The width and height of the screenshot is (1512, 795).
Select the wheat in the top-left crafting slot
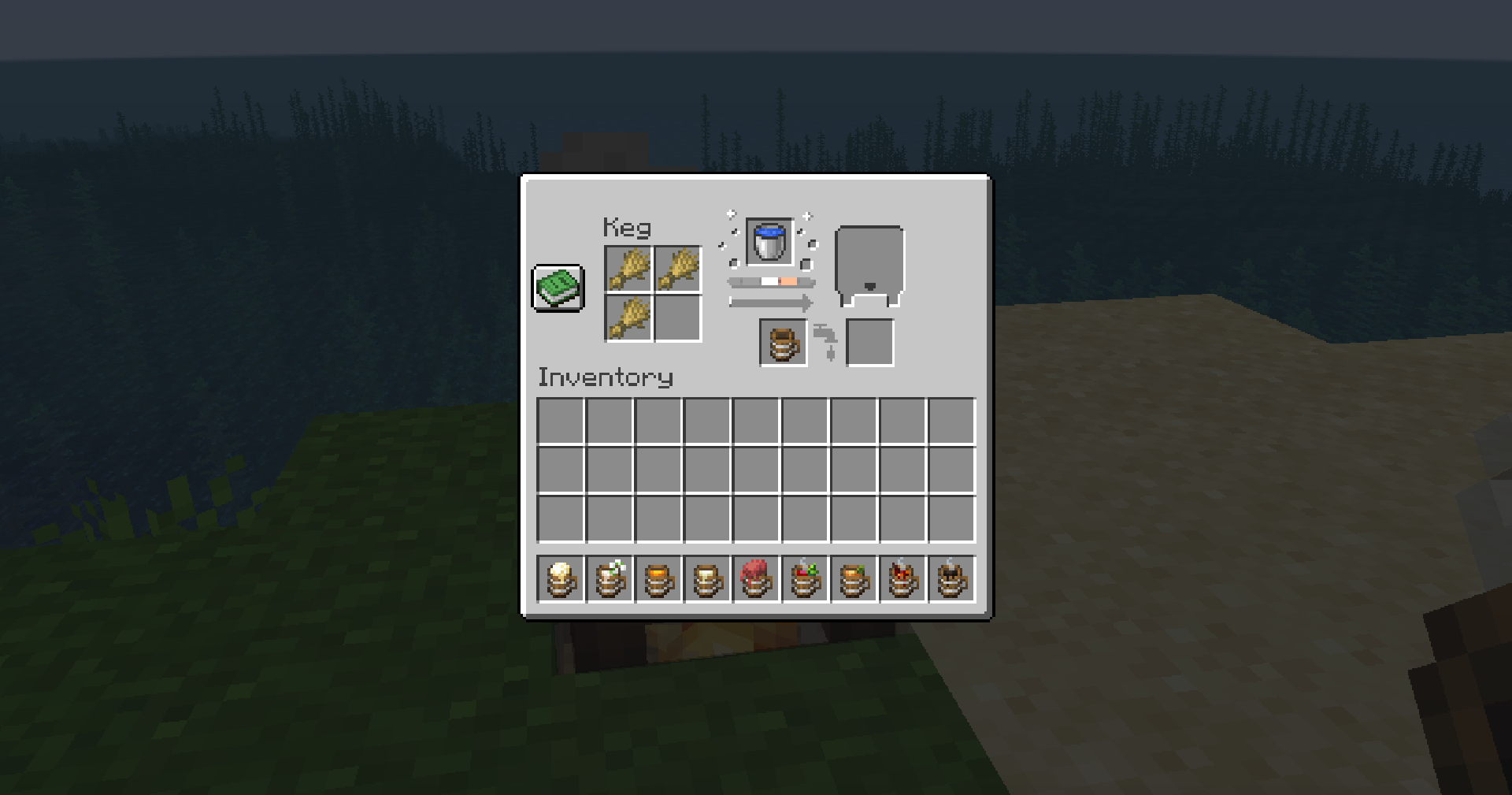point(629,267)
